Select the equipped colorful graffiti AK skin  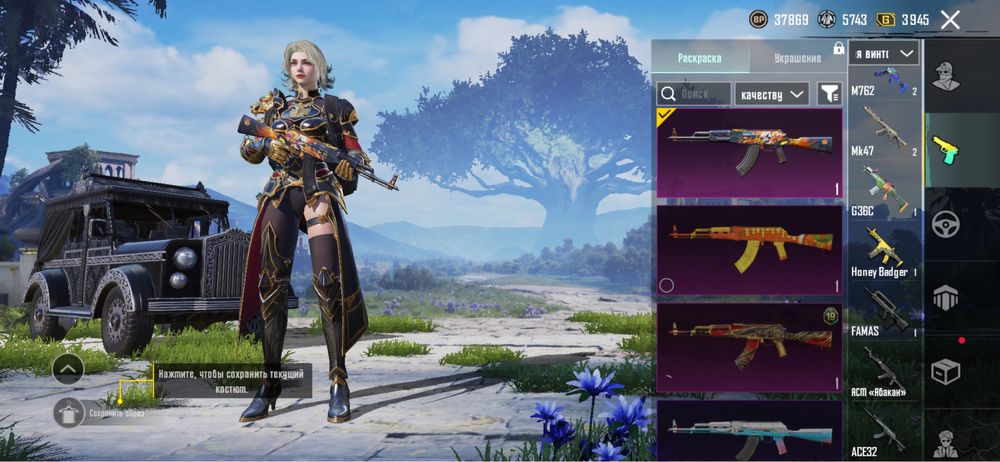coord(750,152)
